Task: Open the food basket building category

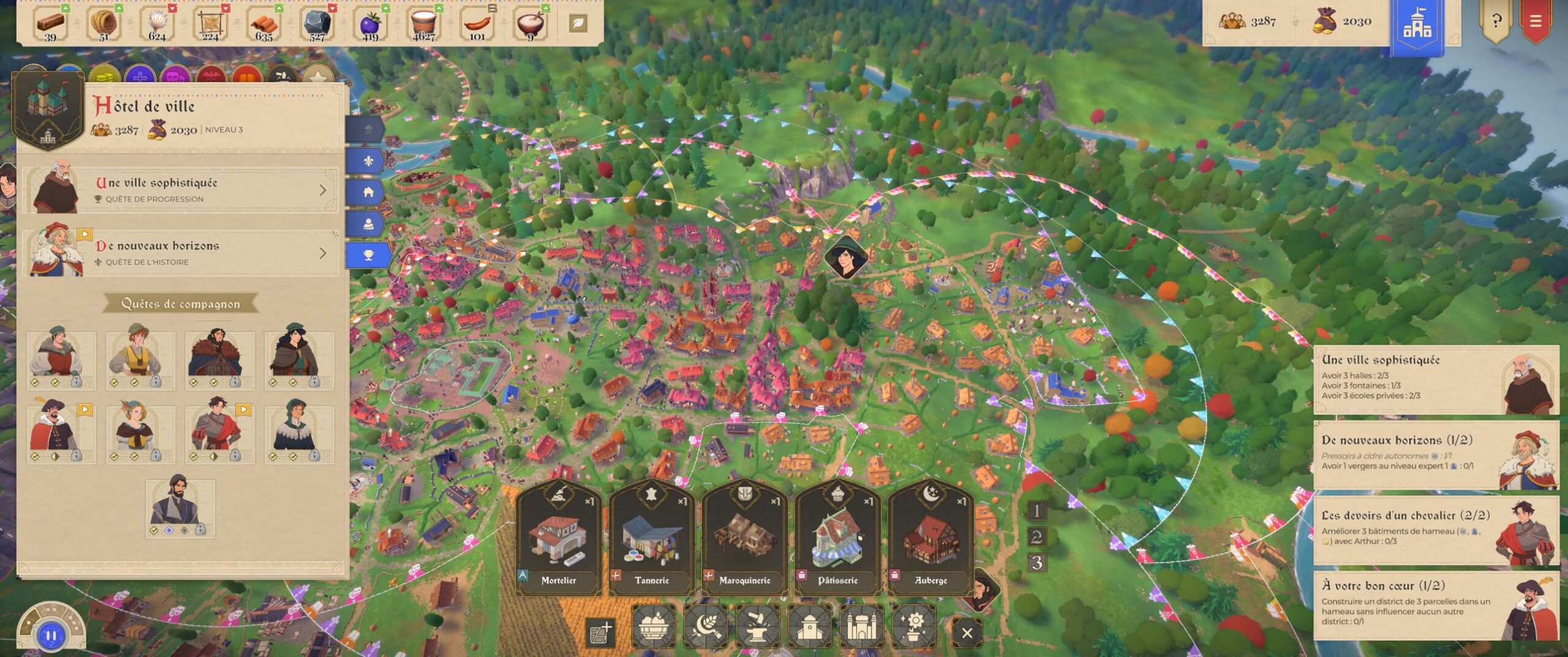Action: coord(653,626)
